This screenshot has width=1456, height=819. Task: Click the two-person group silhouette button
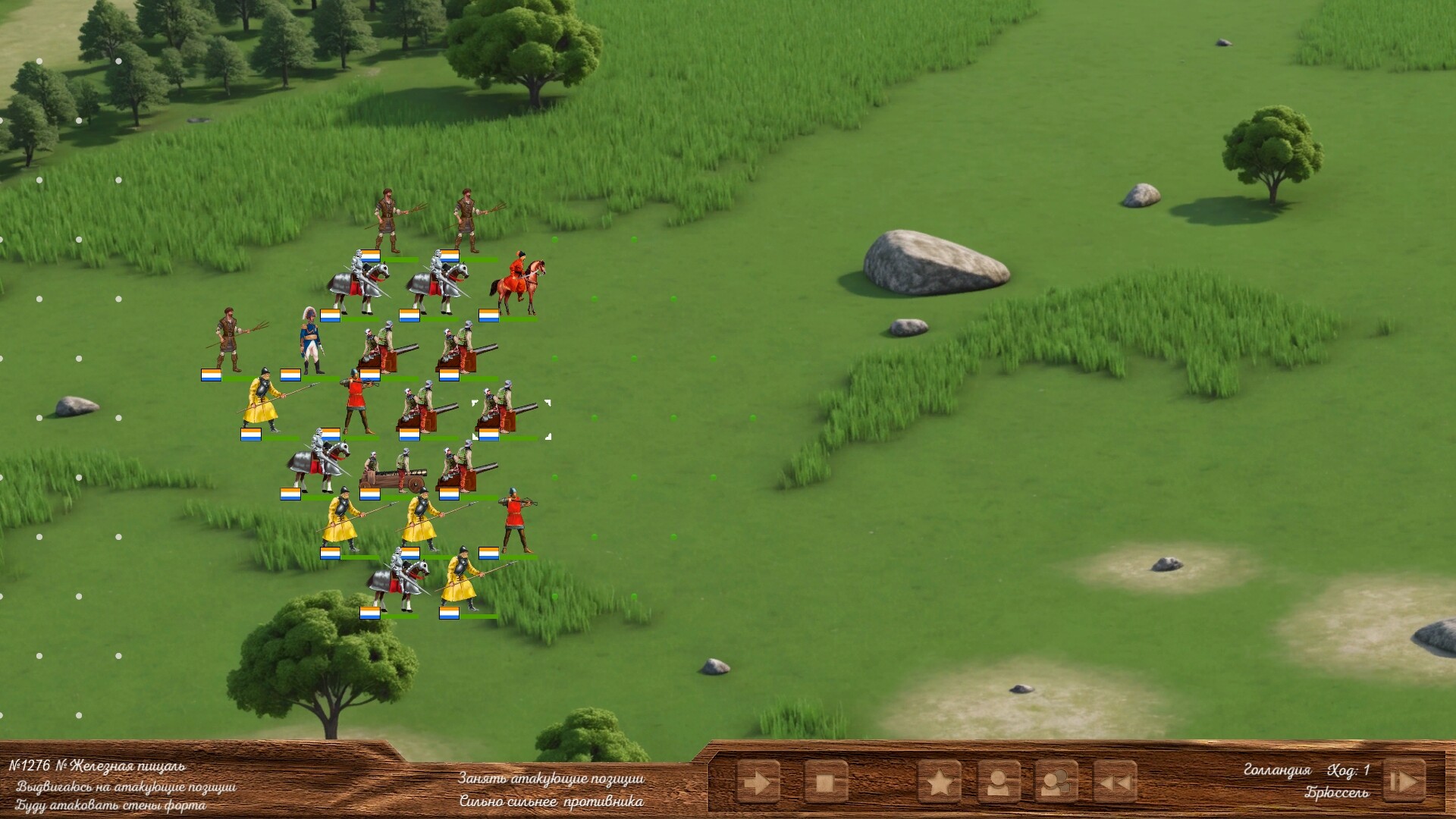pyautogui.click(x=1056, y=782)
